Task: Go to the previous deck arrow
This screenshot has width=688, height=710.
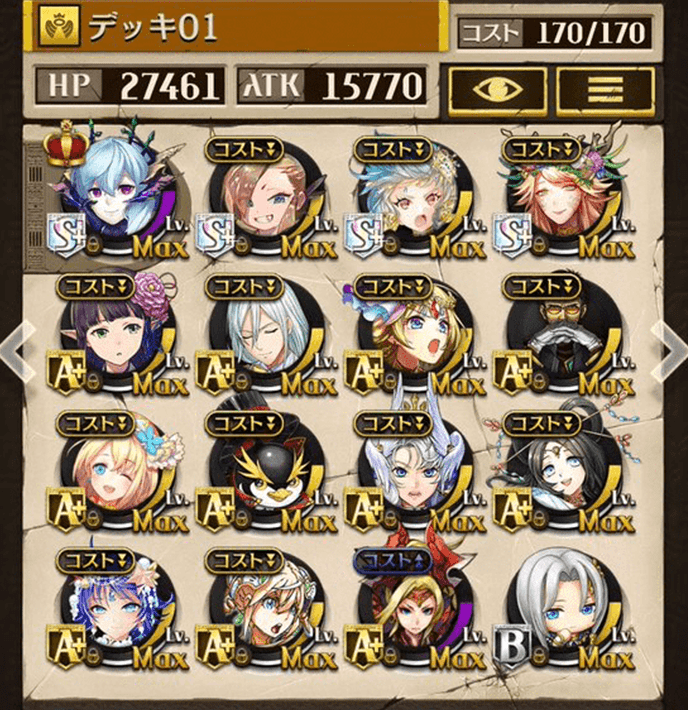Action: (12, 352)
